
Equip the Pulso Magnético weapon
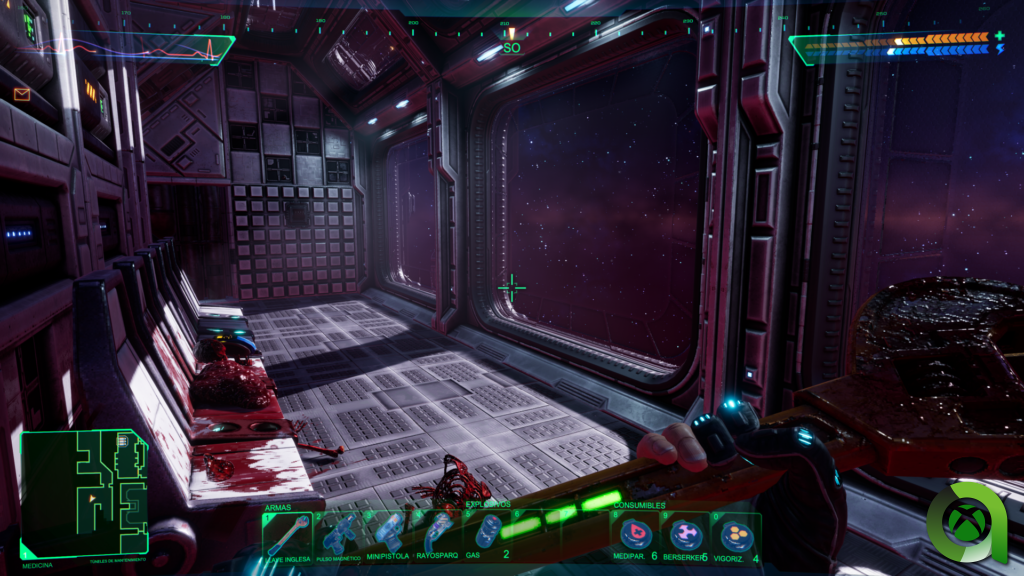(x=338, y=537)
